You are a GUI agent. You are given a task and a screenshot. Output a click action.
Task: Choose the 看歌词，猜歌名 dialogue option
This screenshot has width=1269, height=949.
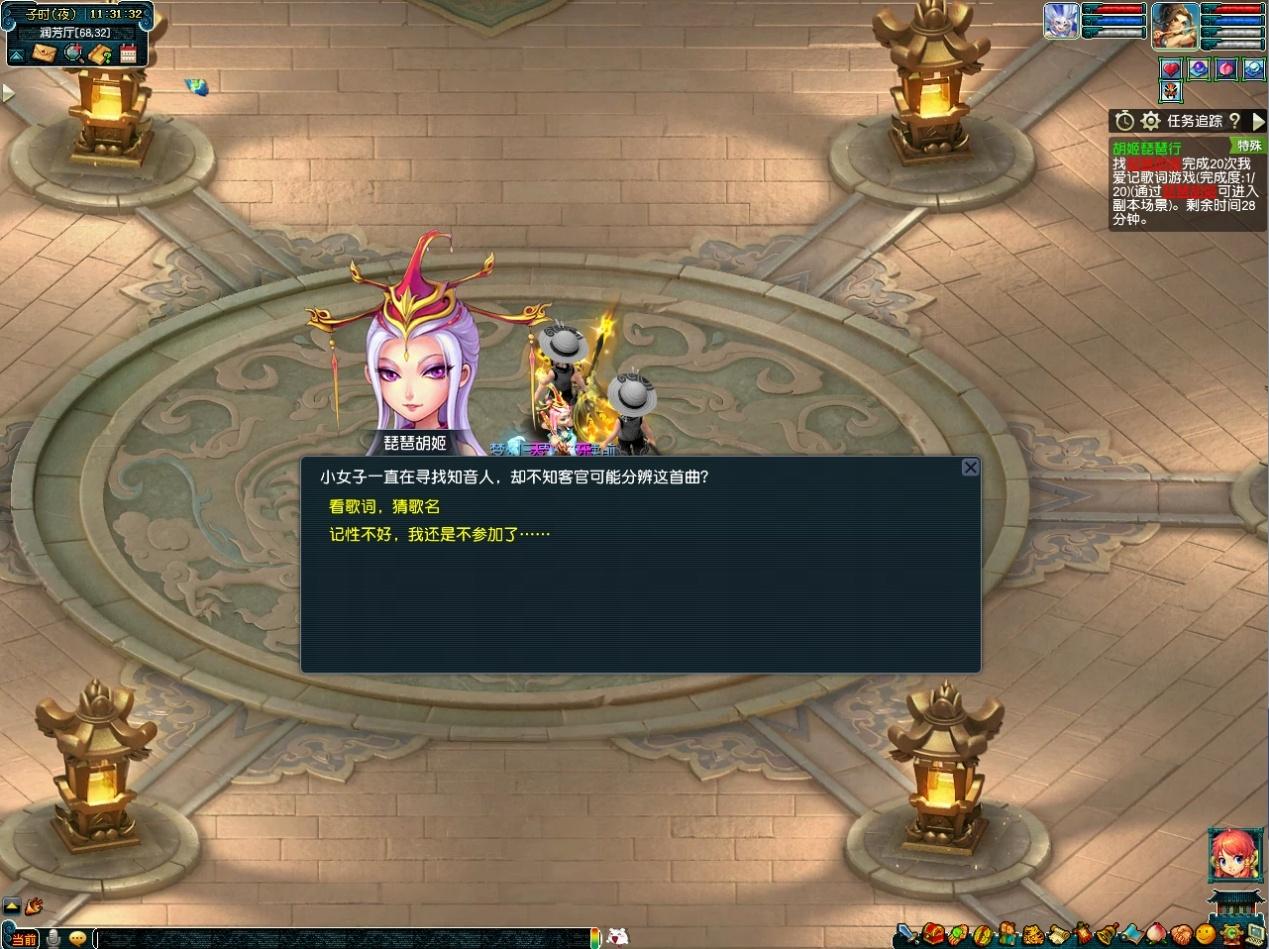click(385, 507)
